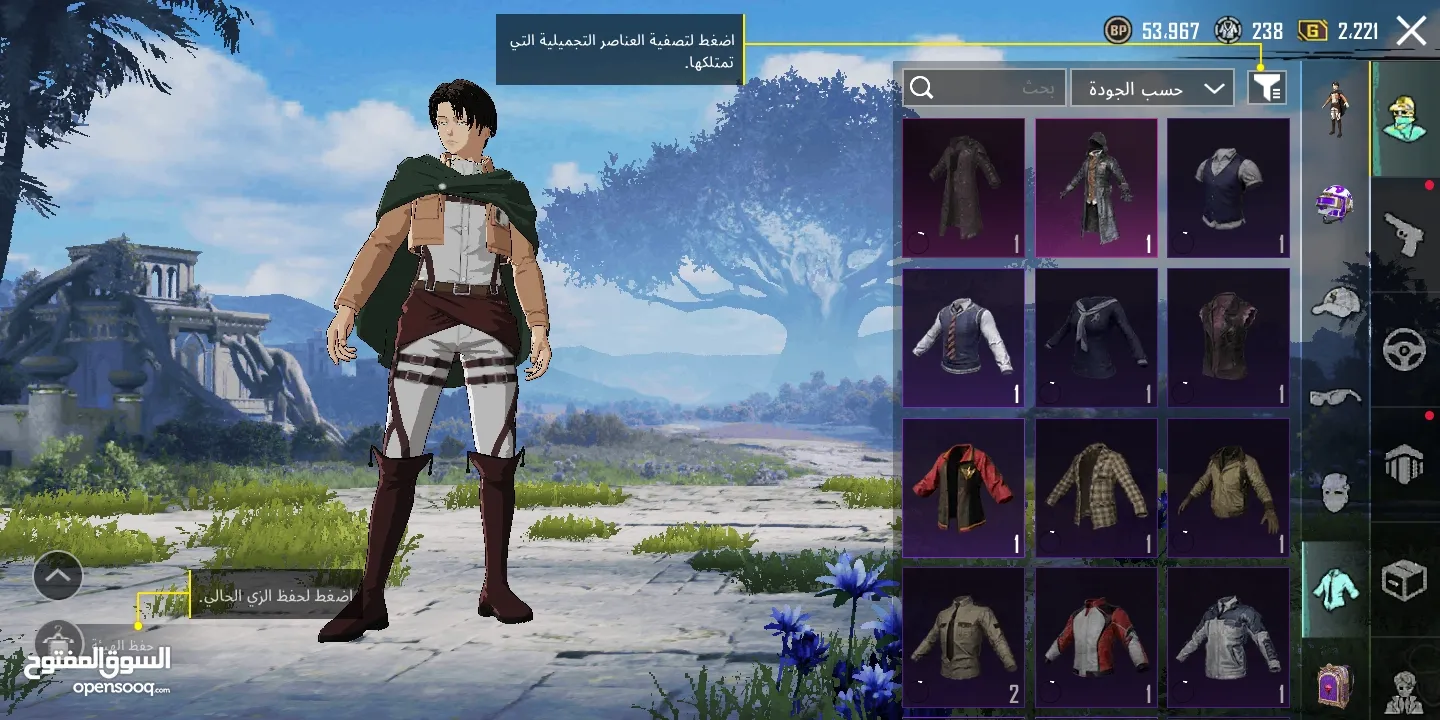Collapse panel with the circular up arrow

click(x=57, y=576)
